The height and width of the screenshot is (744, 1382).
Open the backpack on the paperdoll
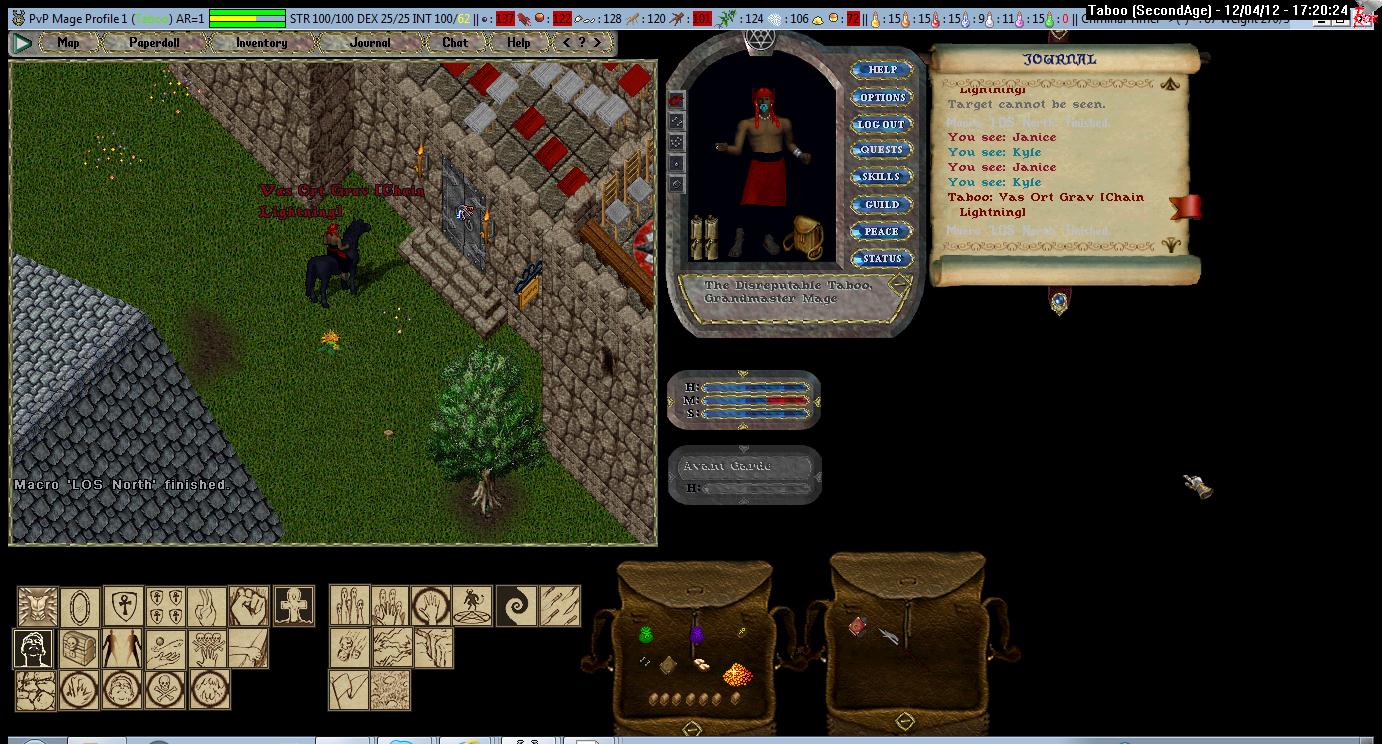[x=802, y=236]
